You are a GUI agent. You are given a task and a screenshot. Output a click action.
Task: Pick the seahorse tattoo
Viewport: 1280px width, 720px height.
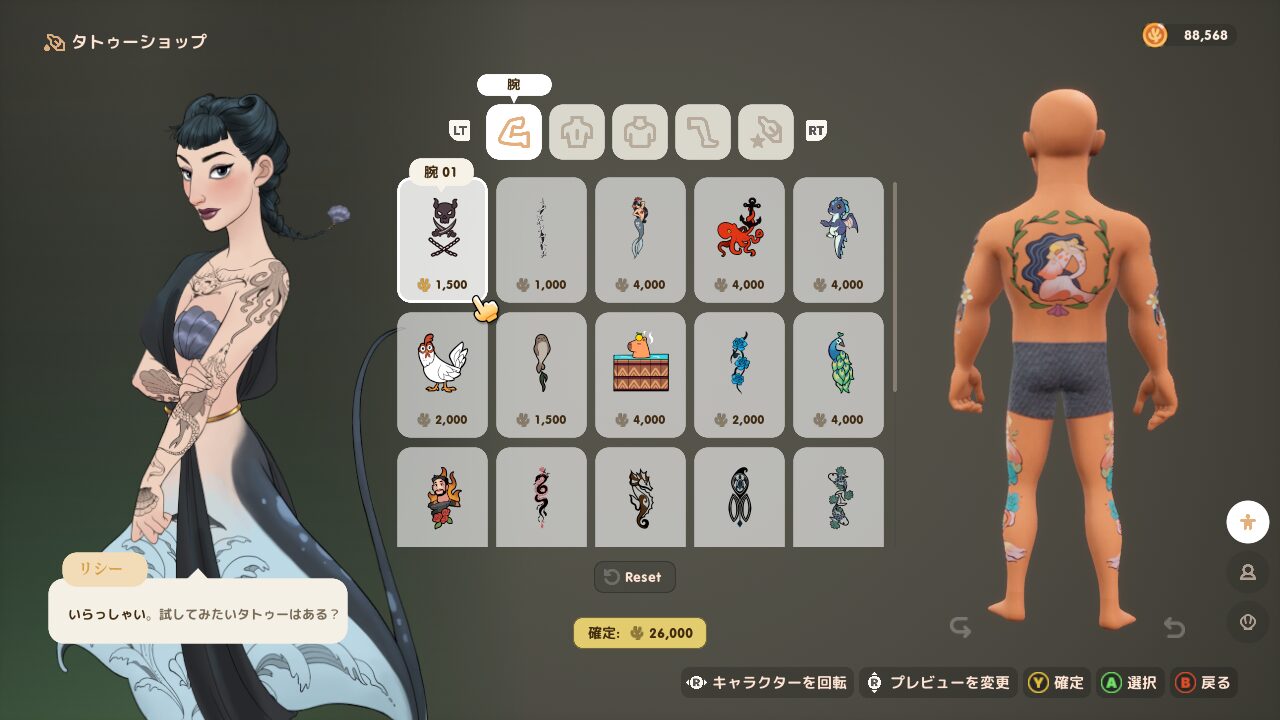coord(640,498)
